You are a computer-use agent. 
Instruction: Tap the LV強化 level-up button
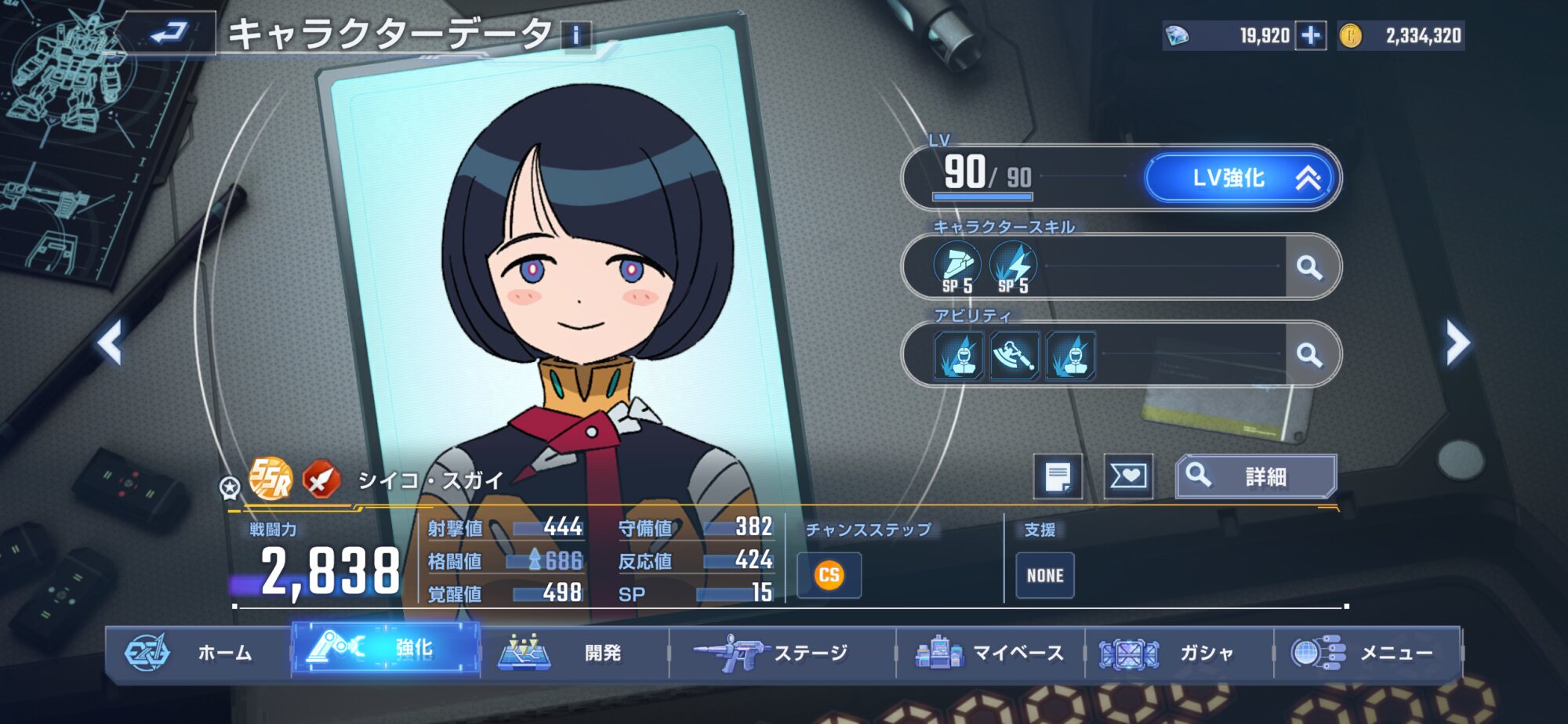1241,179
